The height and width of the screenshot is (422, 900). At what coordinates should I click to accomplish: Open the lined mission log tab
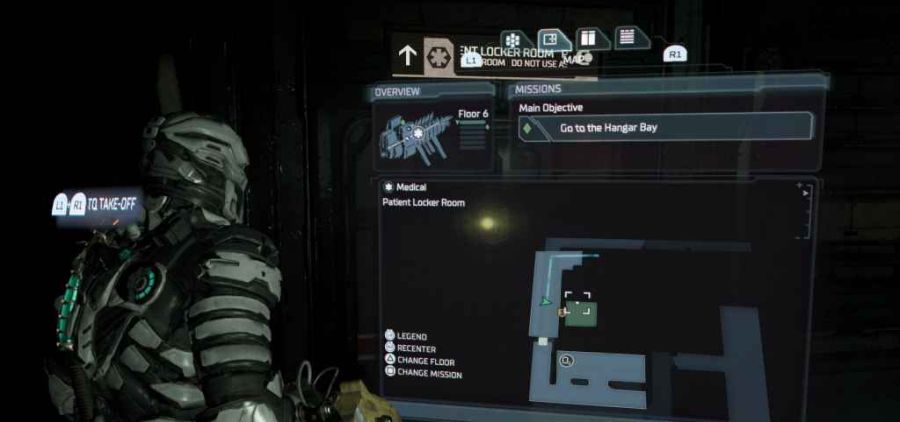coord(627,36)
